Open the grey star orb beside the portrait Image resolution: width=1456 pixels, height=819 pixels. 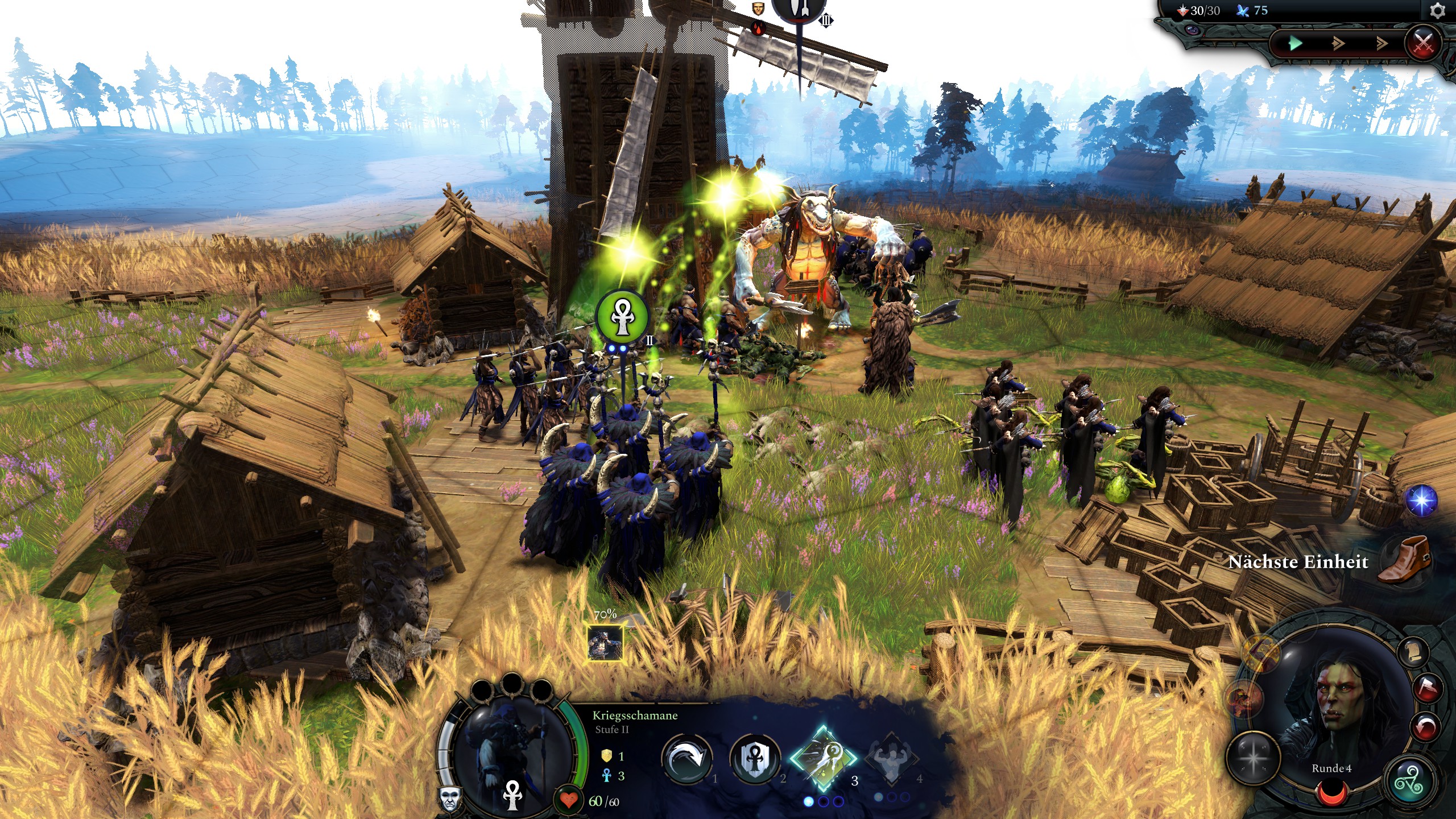[1253, 758]
